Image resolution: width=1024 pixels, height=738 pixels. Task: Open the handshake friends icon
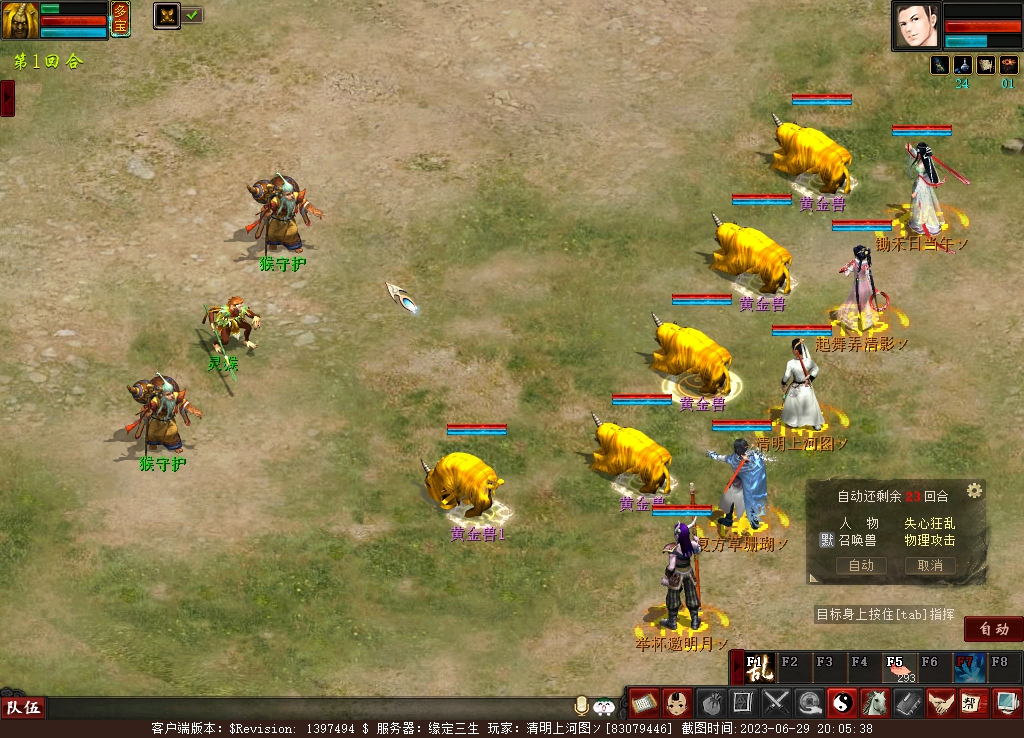(x=941, y=703)
